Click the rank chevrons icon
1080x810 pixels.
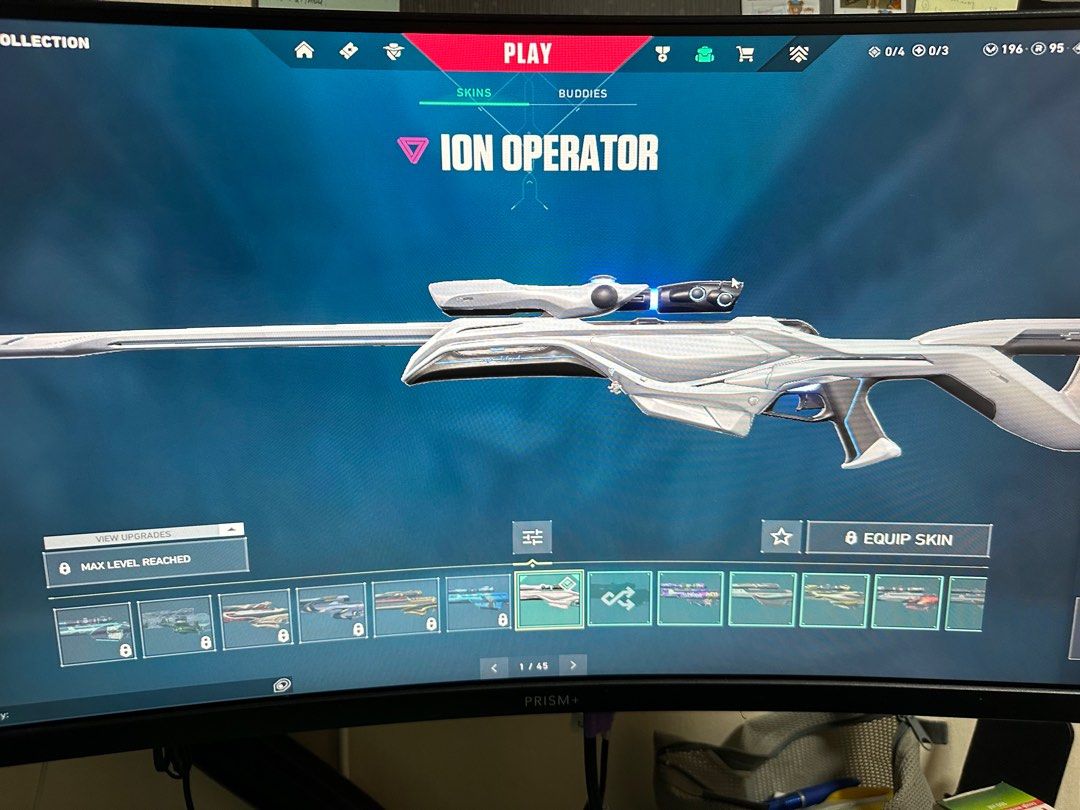[798, 54]
